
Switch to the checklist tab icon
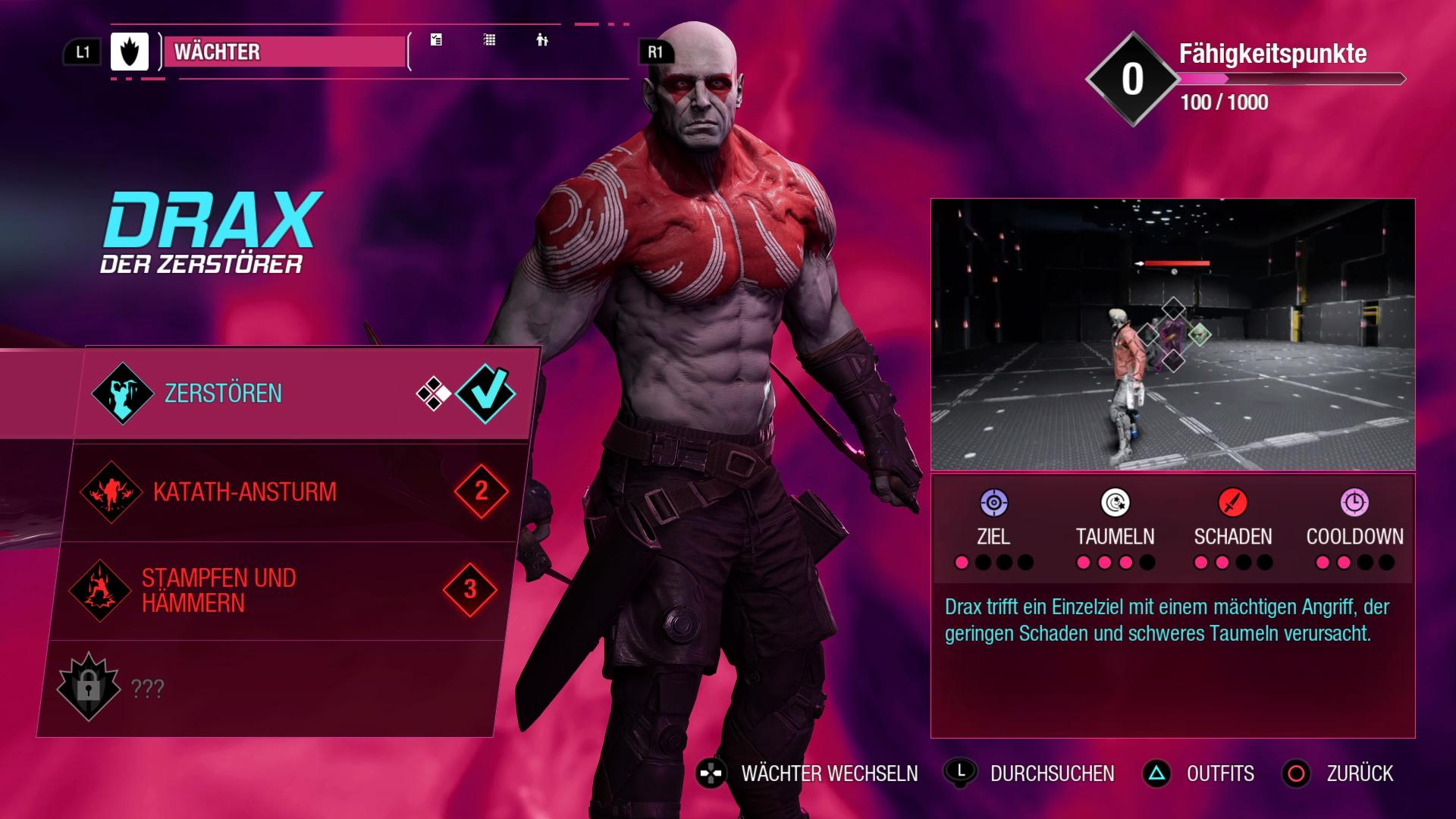point(436,40)
